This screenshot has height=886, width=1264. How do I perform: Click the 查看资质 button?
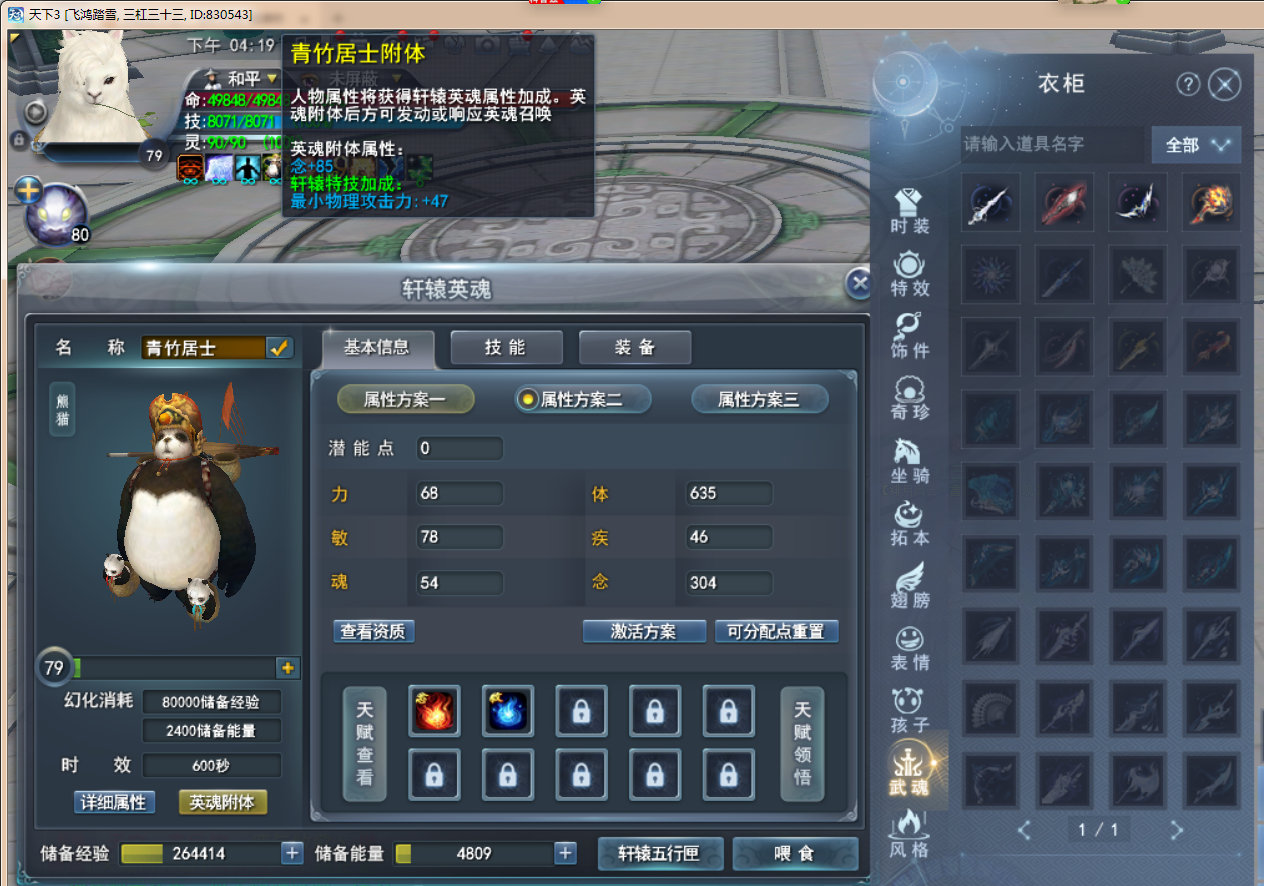click(374, 631)
